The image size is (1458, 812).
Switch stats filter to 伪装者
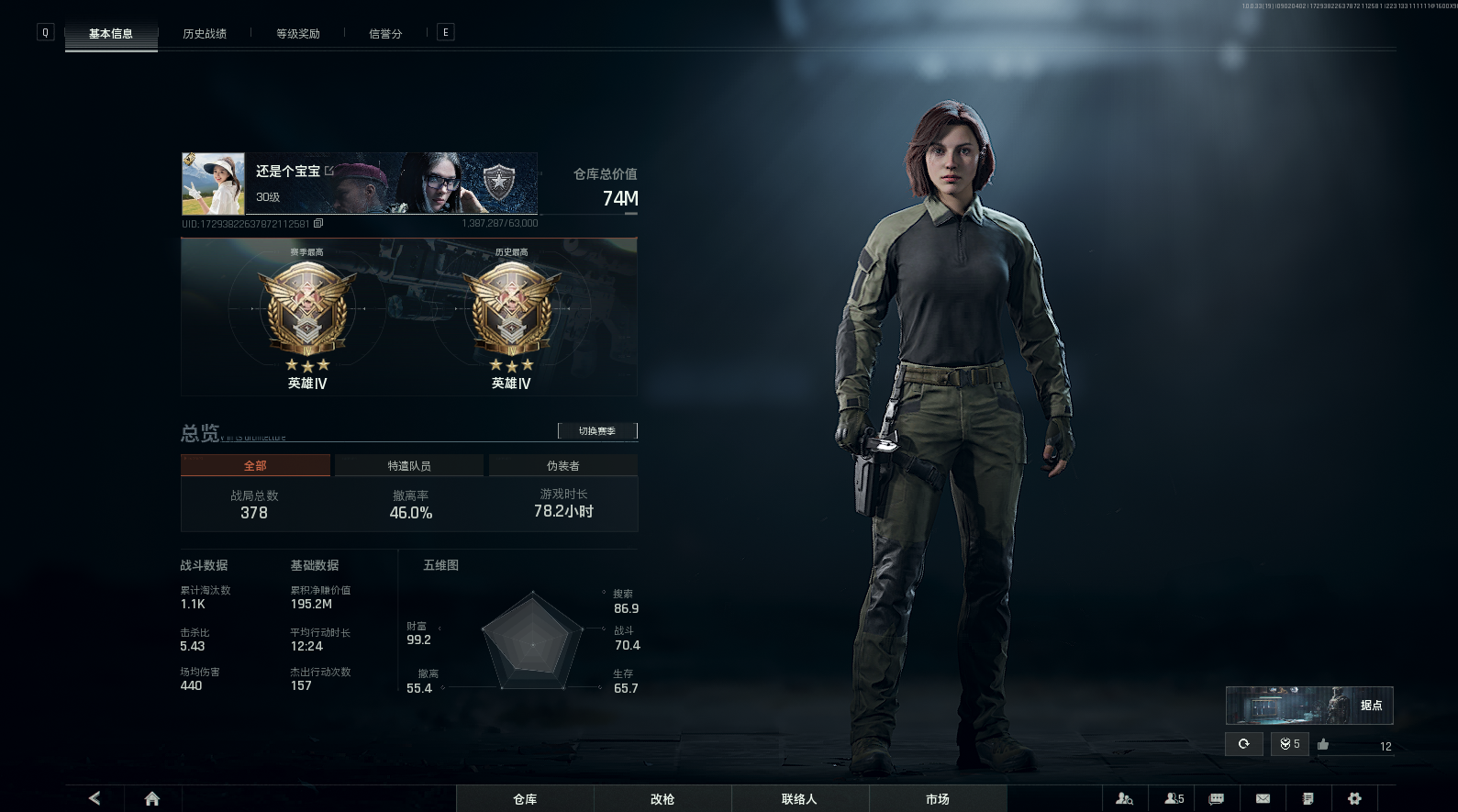pyautogui.click(x=563, y=466)
